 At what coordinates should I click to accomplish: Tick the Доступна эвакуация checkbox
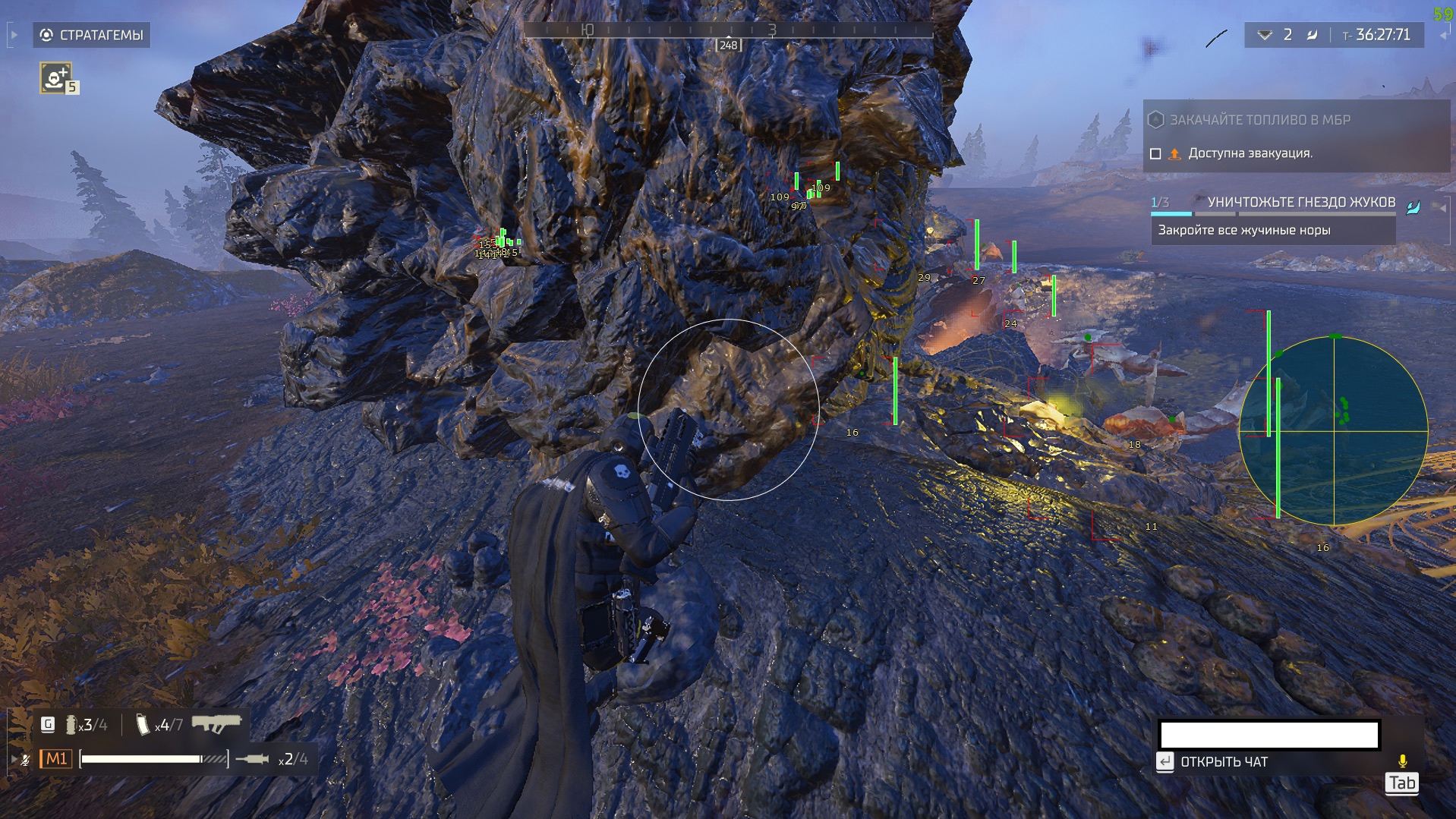tap(1155, 154)
